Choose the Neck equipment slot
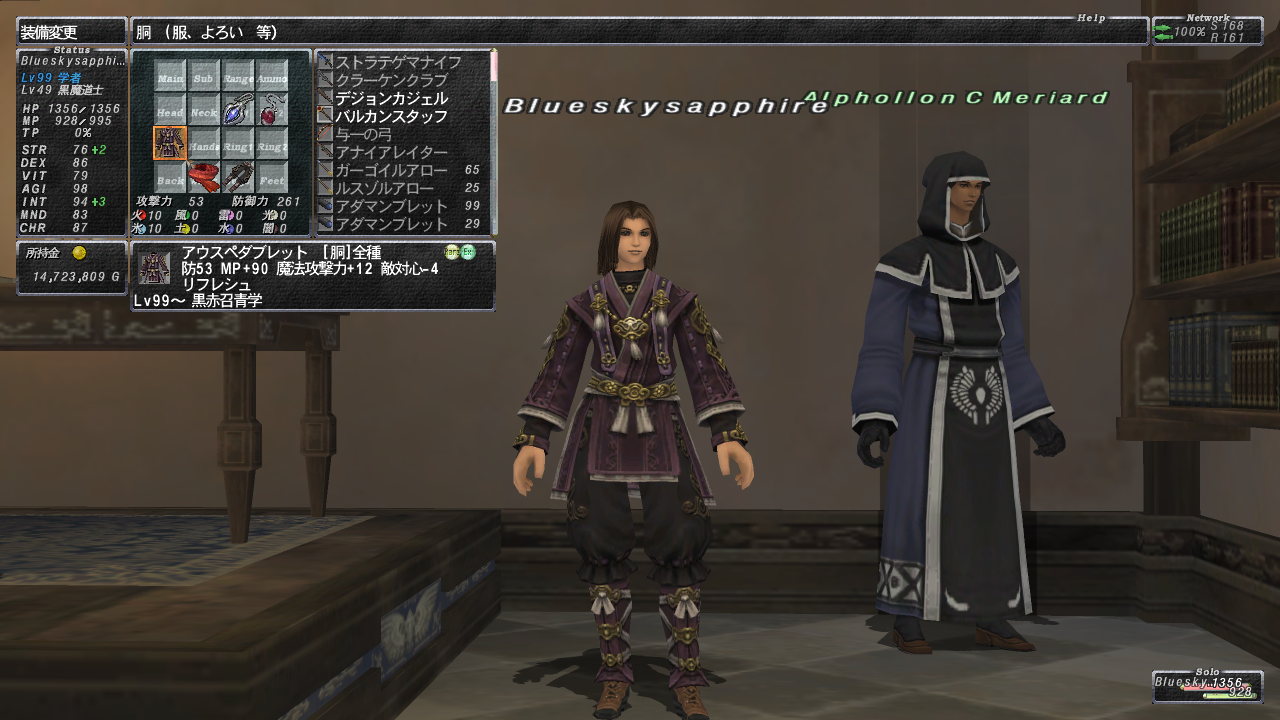 click(204, 111)
